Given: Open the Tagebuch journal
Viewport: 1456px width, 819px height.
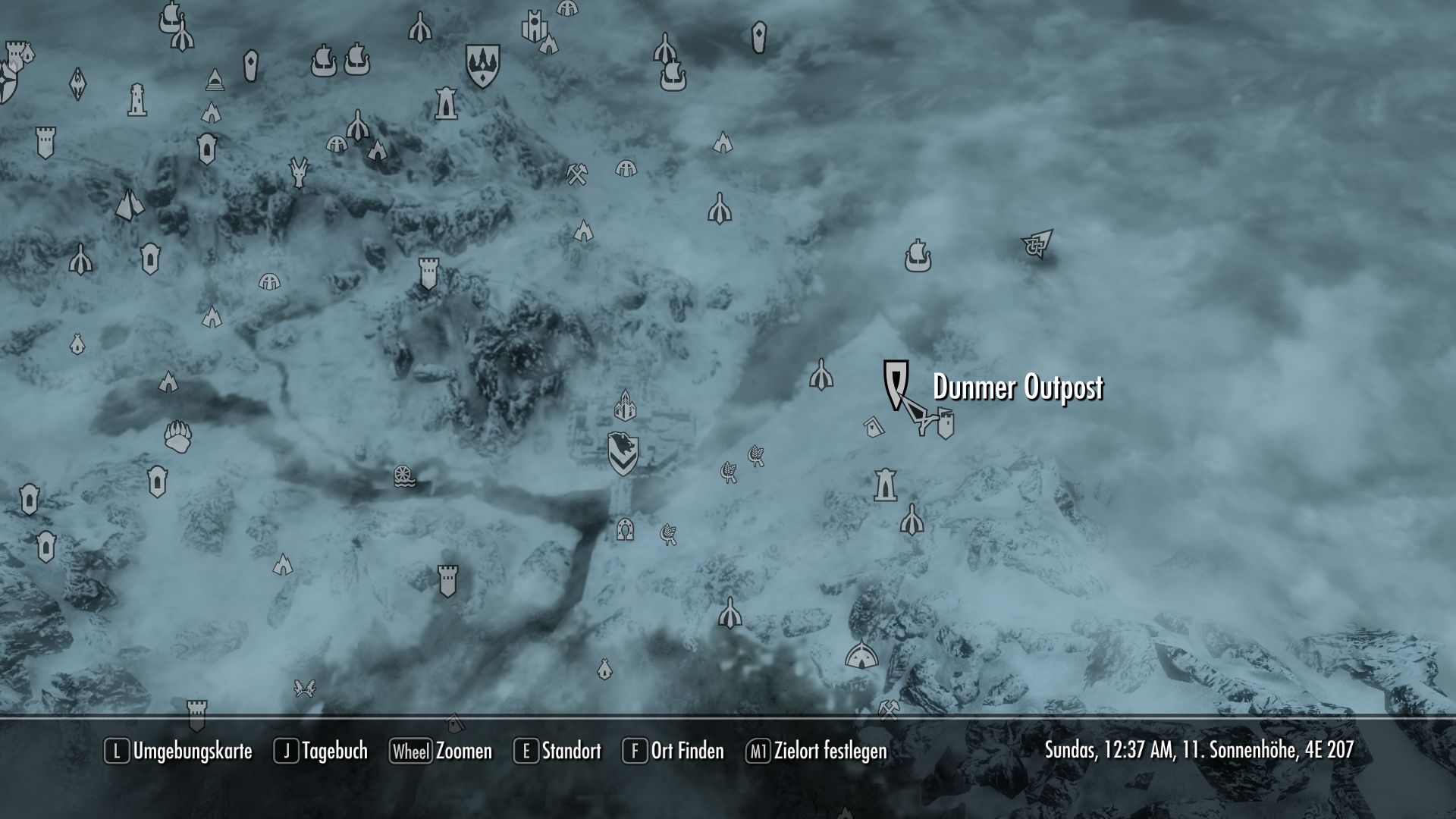Looking at the screenshot, I should pyautogui.click(x=334, y=752).
